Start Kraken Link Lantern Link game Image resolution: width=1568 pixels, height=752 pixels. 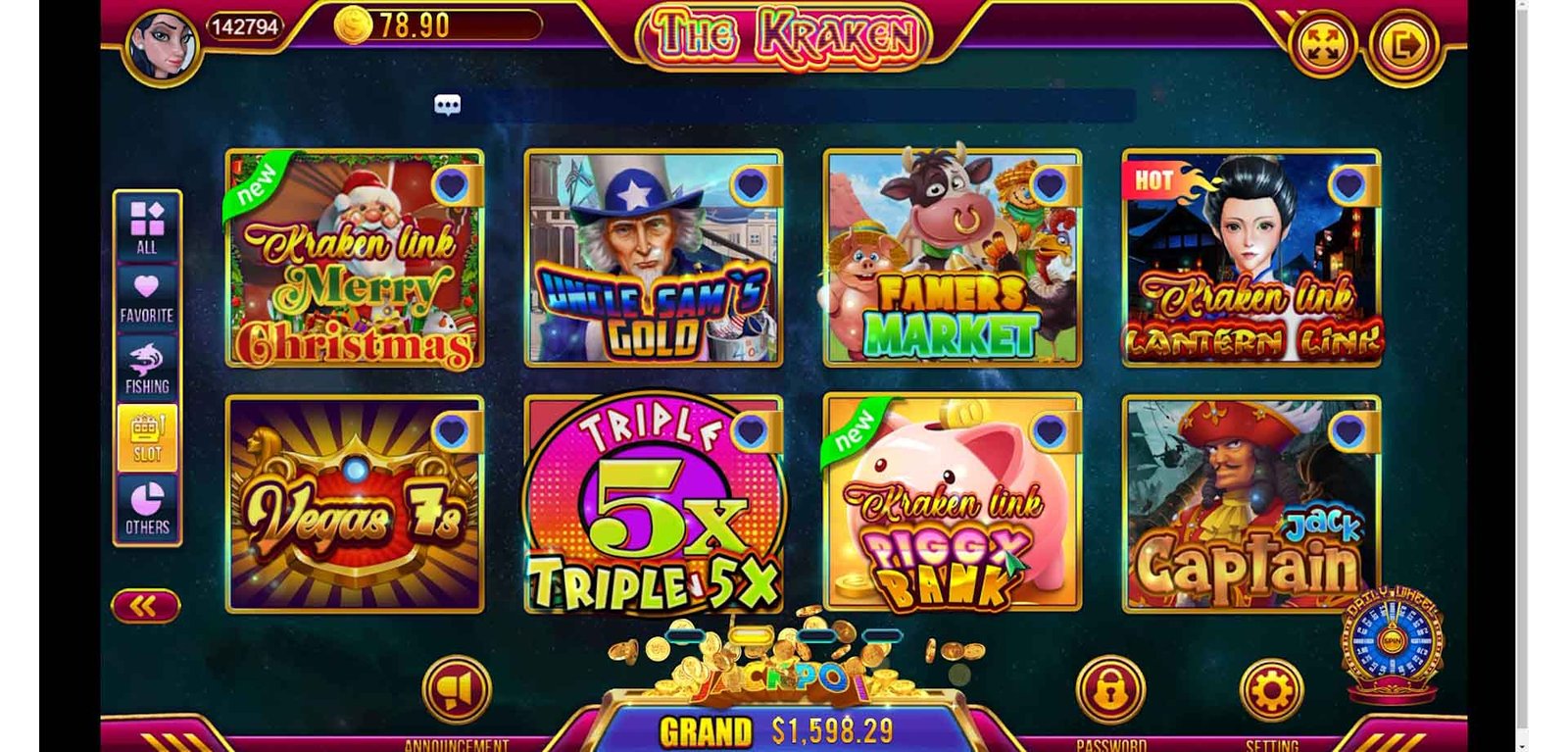point(1250,259)
